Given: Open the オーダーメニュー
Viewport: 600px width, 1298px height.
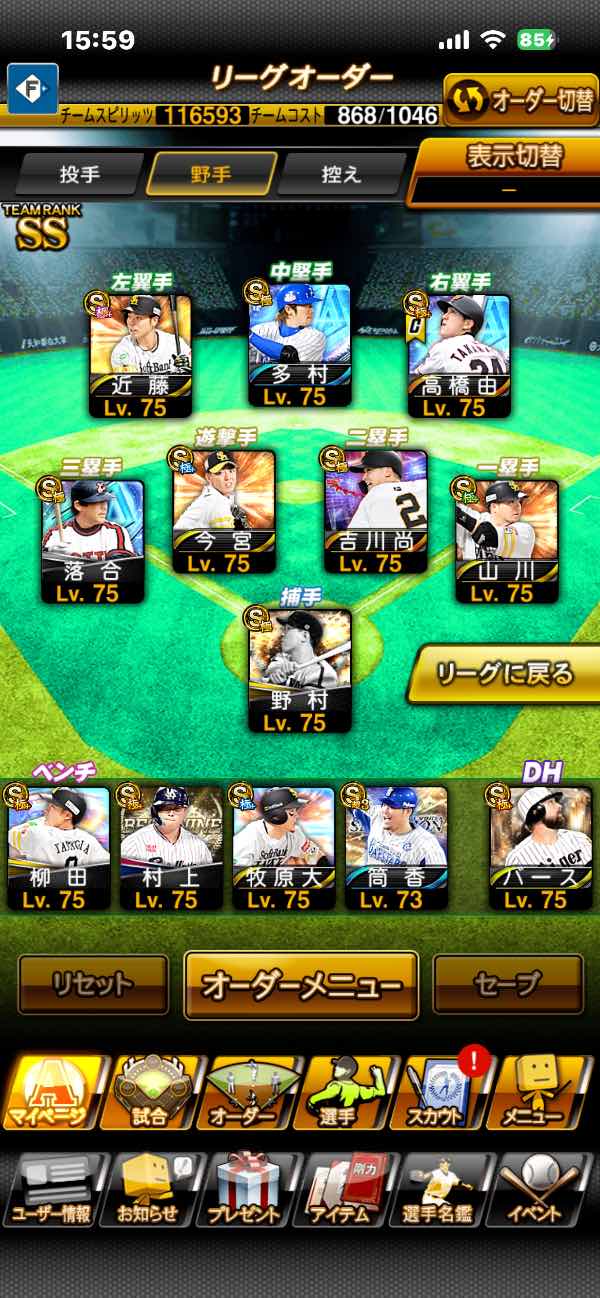Looking at the screenshot, I should pos(301,985).
